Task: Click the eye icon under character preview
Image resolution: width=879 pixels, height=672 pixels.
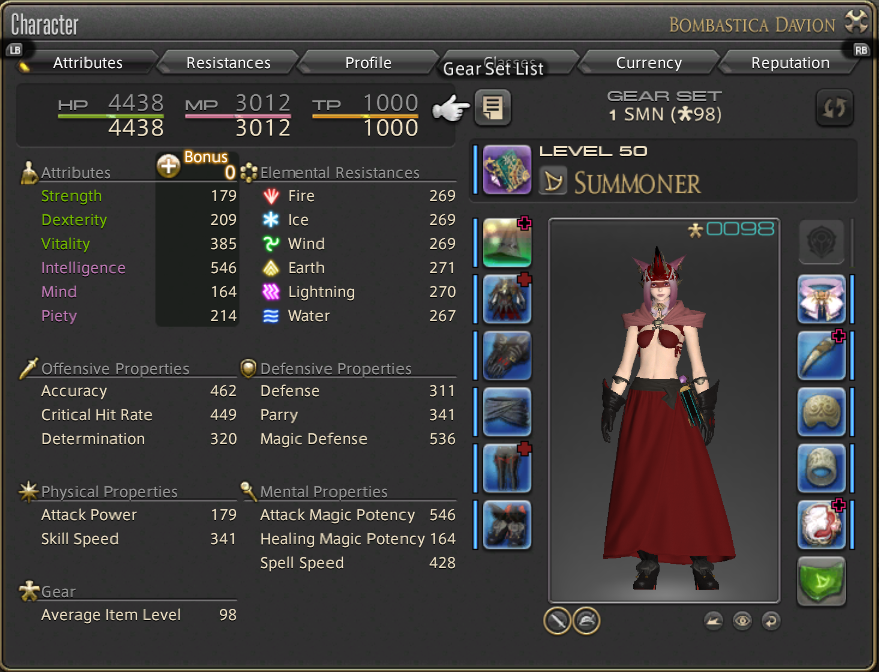Action: point(742,621)
